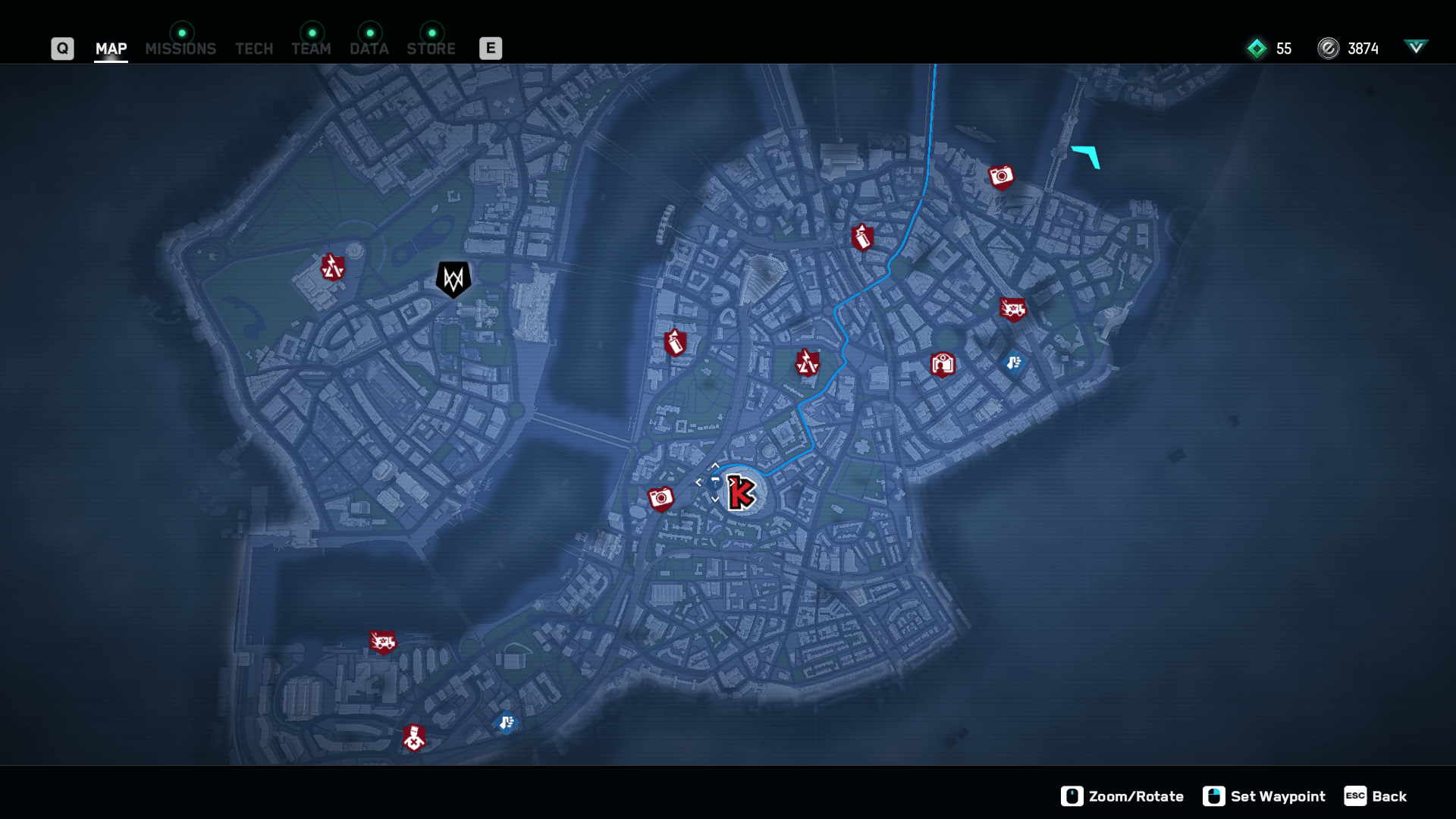Click the exploding van mission marker in the northeast

click(1014, 308)
